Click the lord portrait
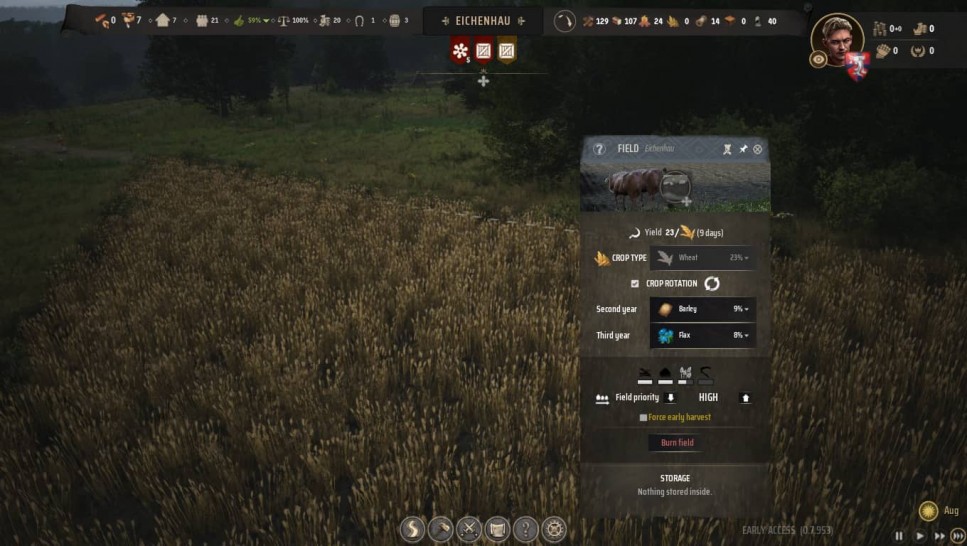Screen dimensions: 967x546 click(x=836, y=38)
